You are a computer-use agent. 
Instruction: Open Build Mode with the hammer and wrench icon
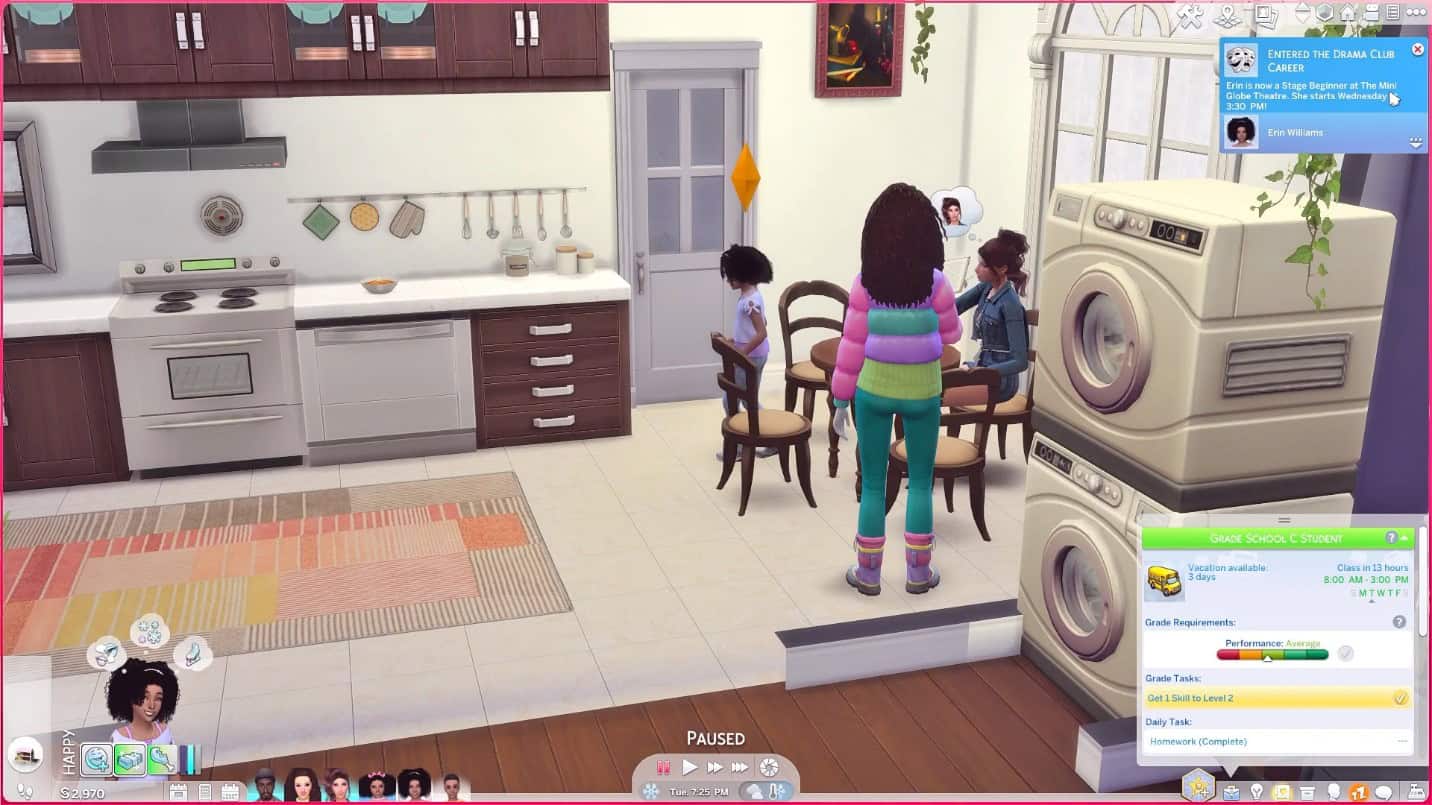[x=1191, y=13]
